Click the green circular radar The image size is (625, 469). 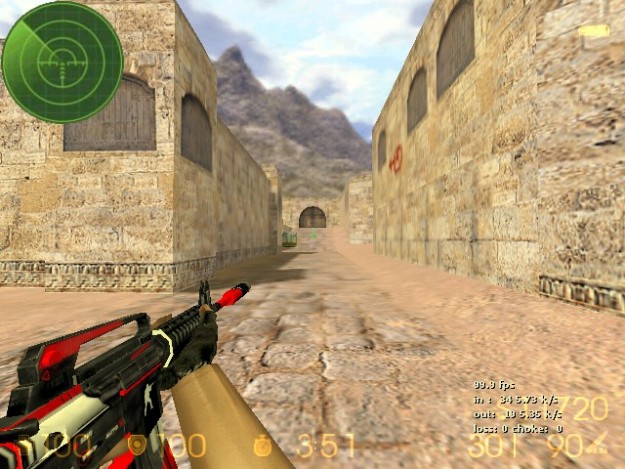pyautogui.click(x=62, y=62)
